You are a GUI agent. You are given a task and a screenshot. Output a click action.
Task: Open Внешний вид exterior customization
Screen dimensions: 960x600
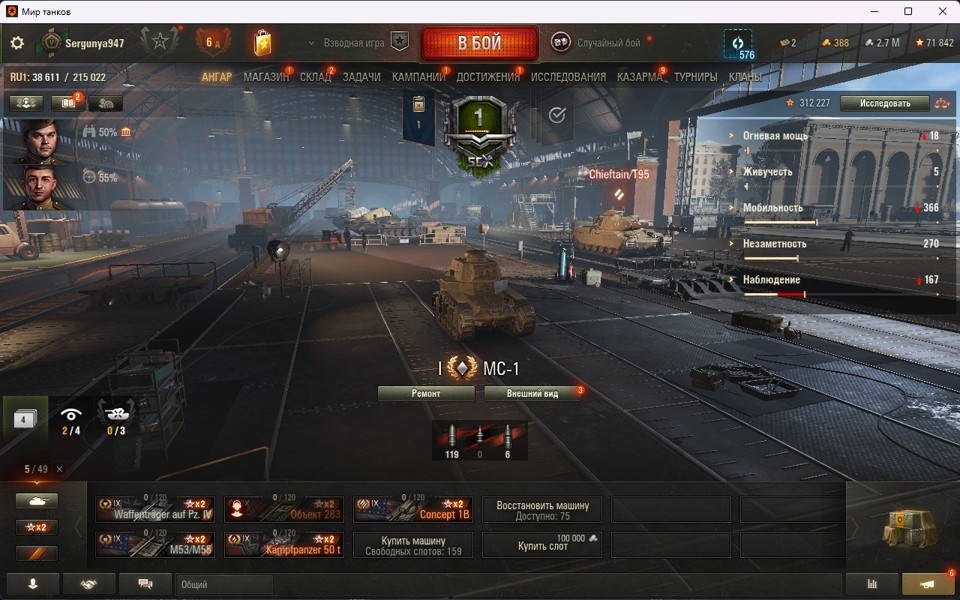[x=532, y=393]
